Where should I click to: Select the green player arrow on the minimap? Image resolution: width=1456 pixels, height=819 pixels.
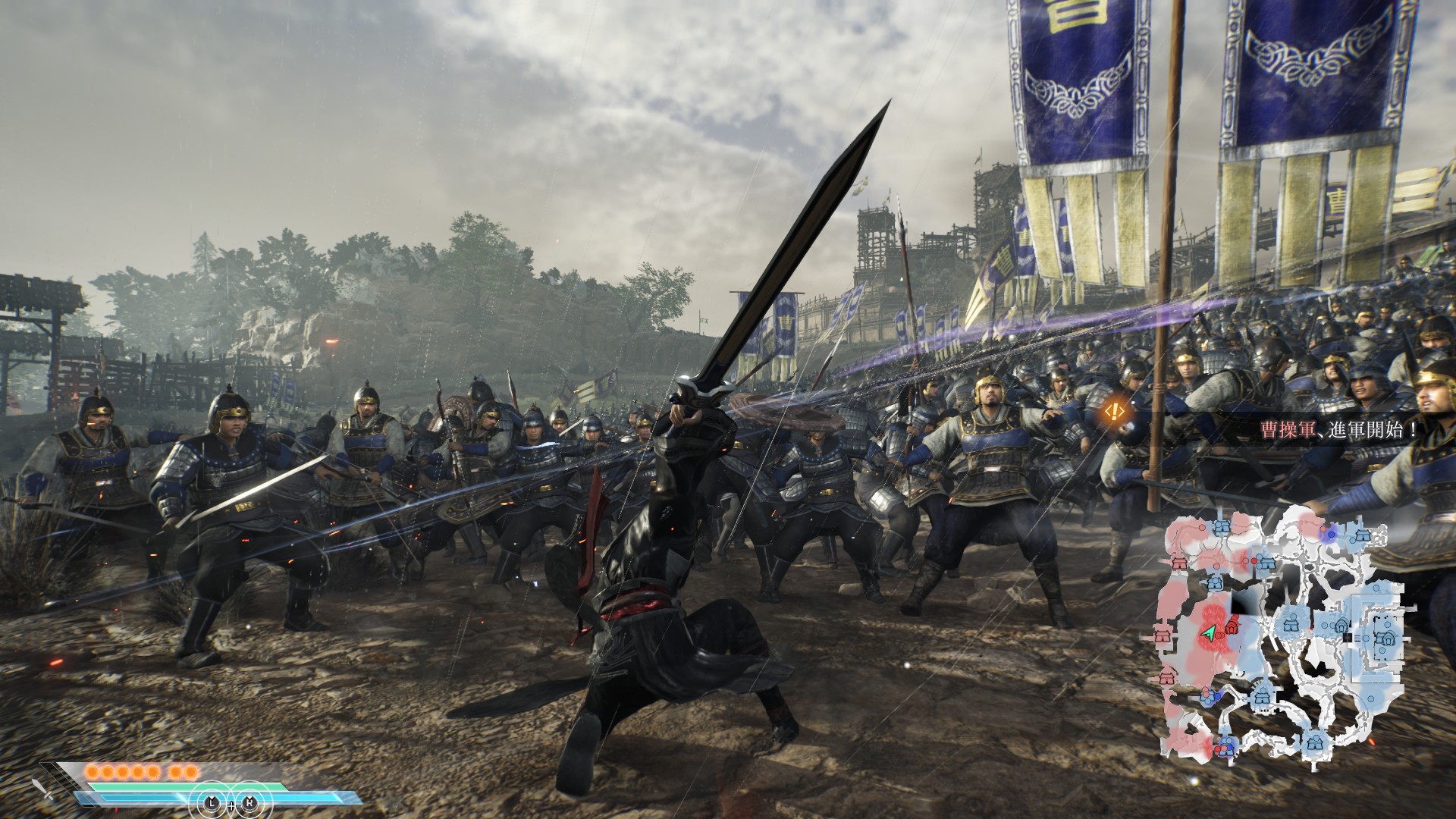[x=1210, y=632]
